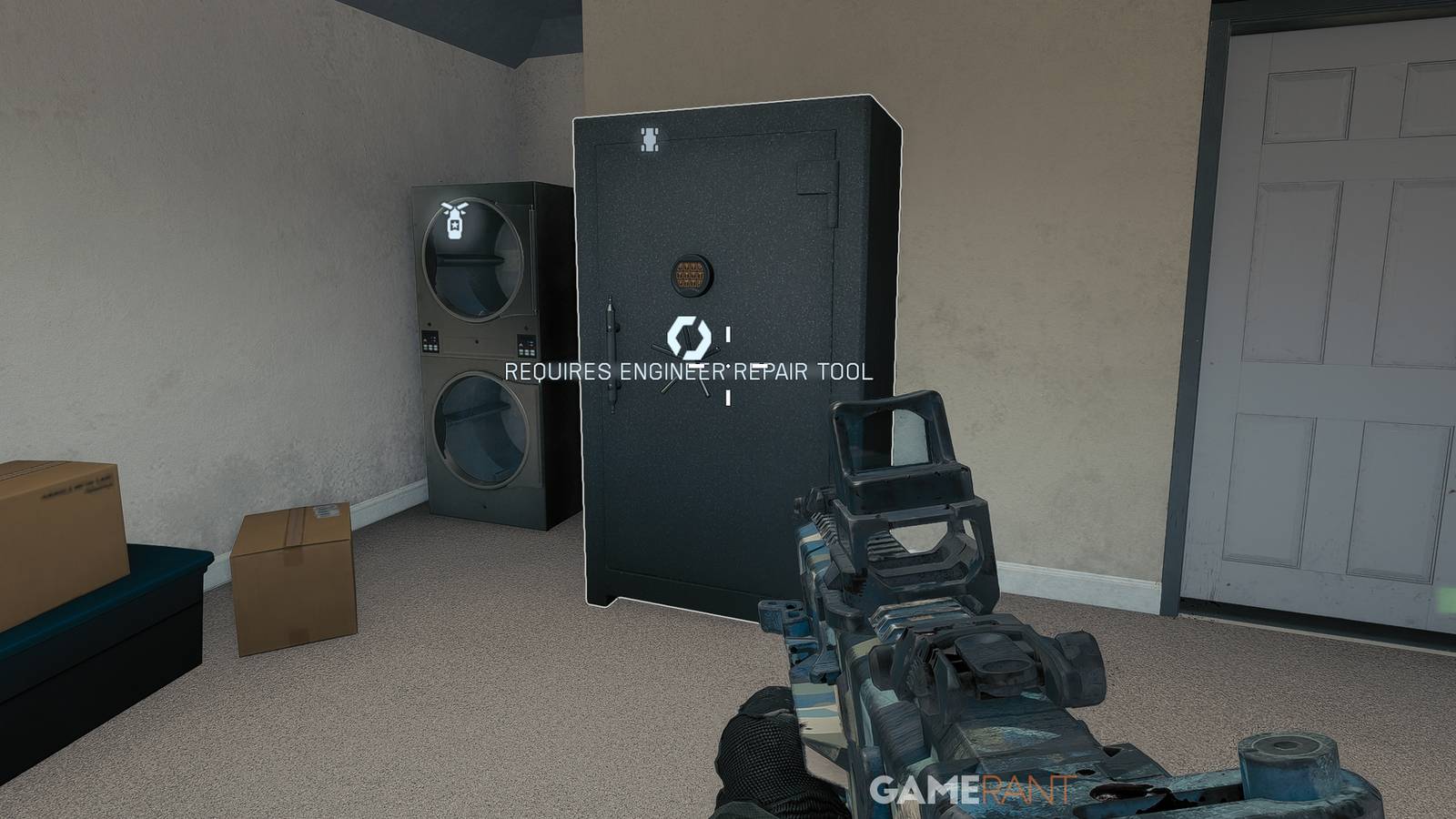Click the upper tick mark of the reticle

tap(727, 333)
